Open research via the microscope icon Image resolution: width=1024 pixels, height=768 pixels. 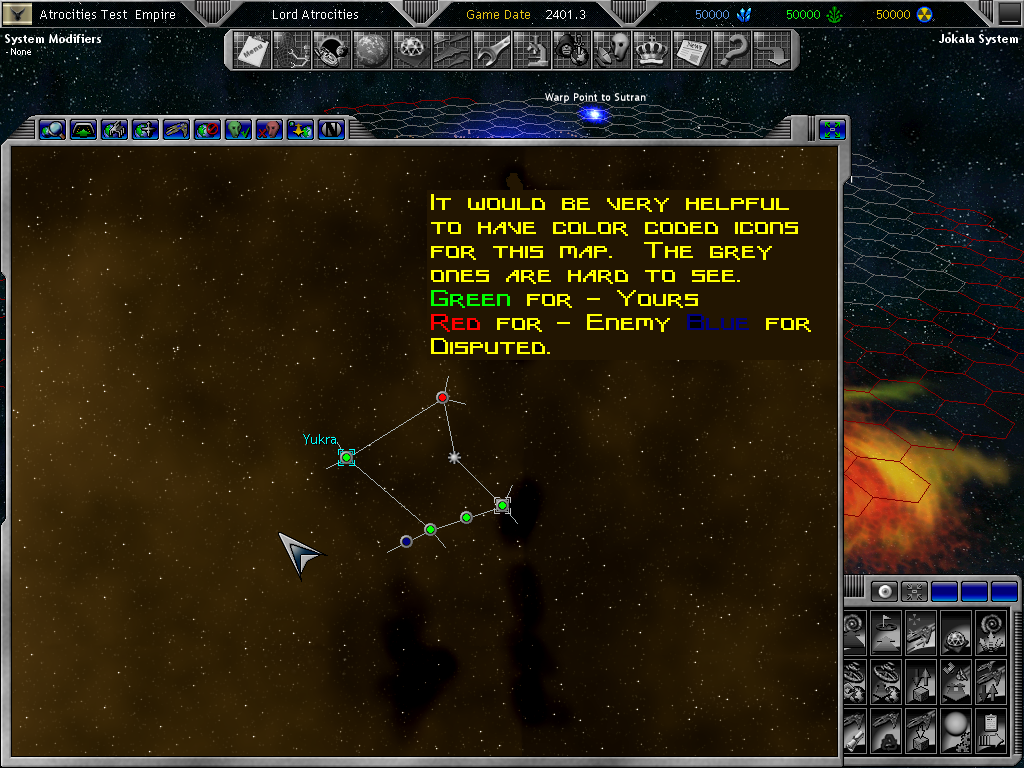coord(531,50)
